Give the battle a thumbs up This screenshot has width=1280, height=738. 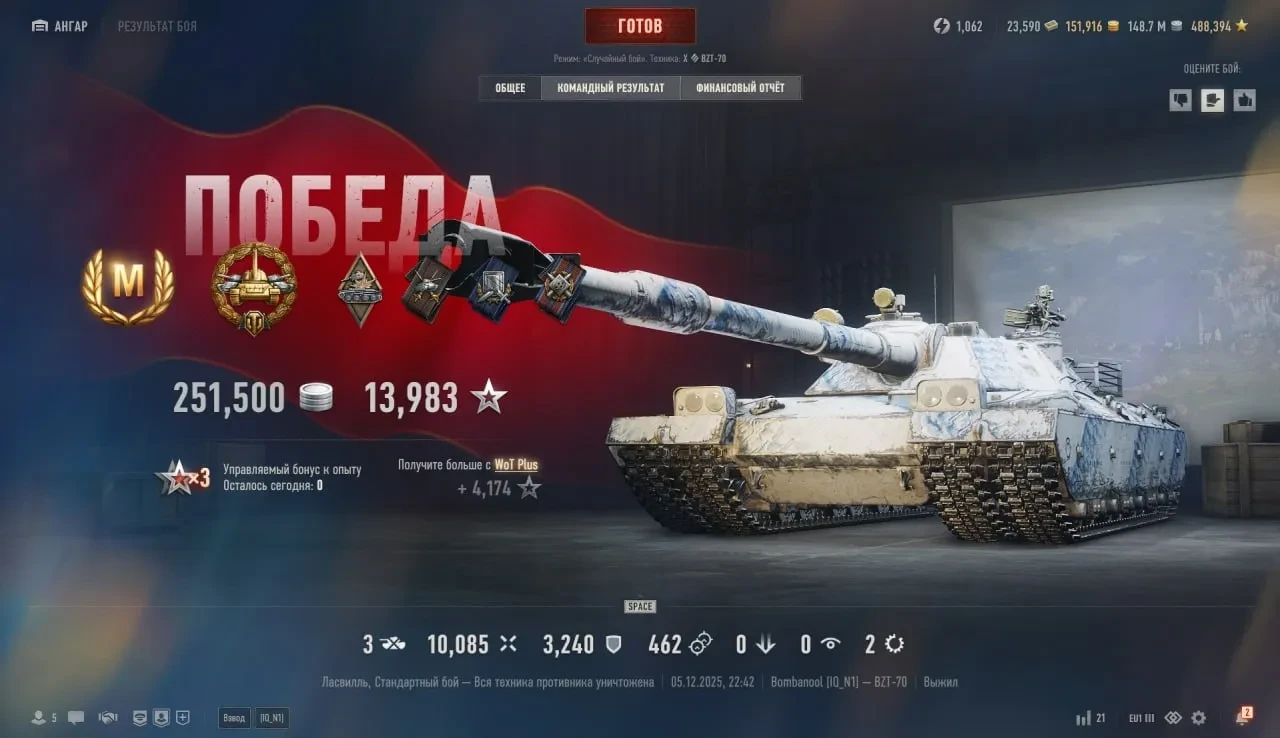(1244, 99)
